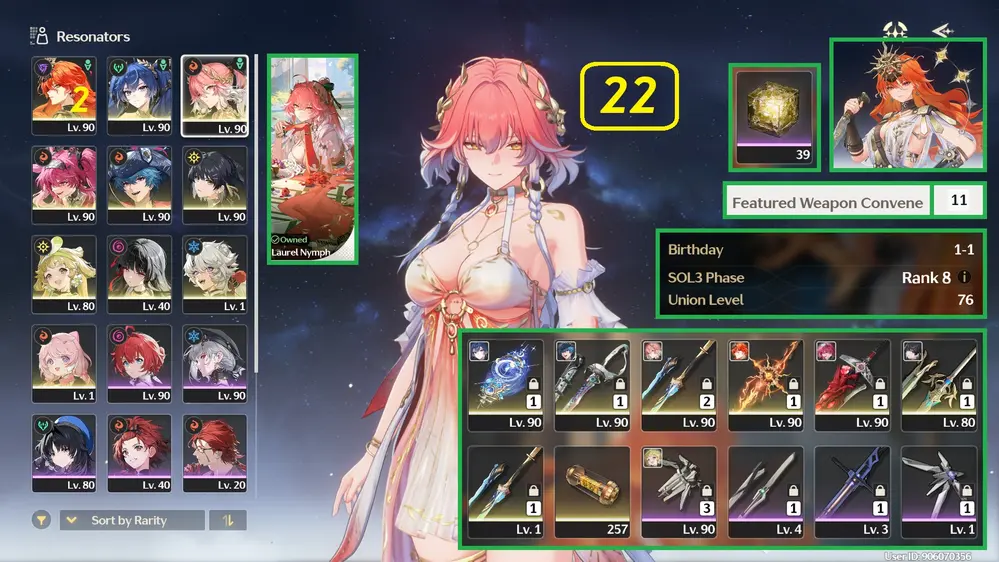The image size is (999, 562).
Task: Choose the highlighted pink-haired Lv. 90 resonator
Action: [215, 95]
